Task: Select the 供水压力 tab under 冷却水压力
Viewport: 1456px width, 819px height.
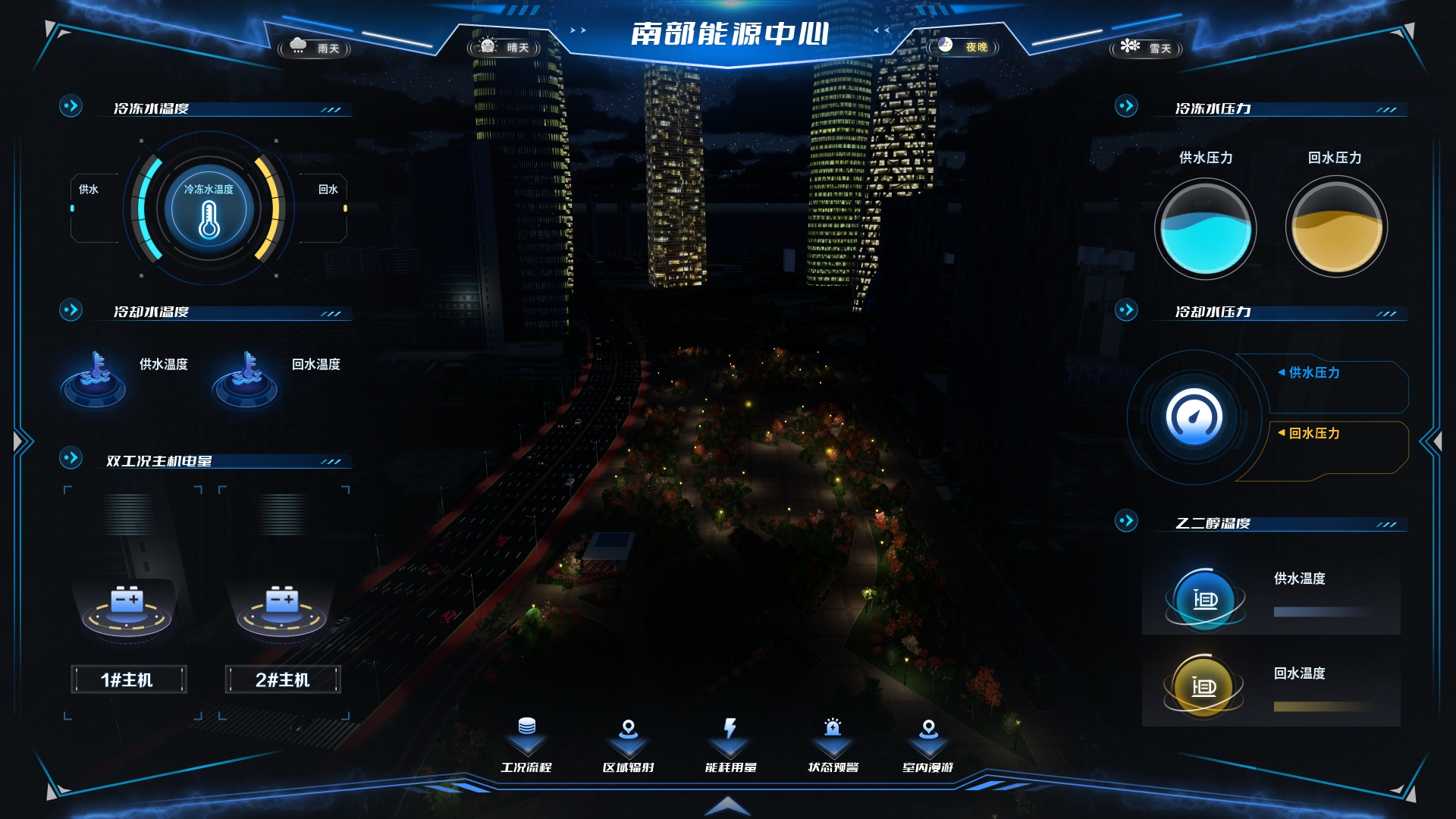Action: pos(1313,372)
